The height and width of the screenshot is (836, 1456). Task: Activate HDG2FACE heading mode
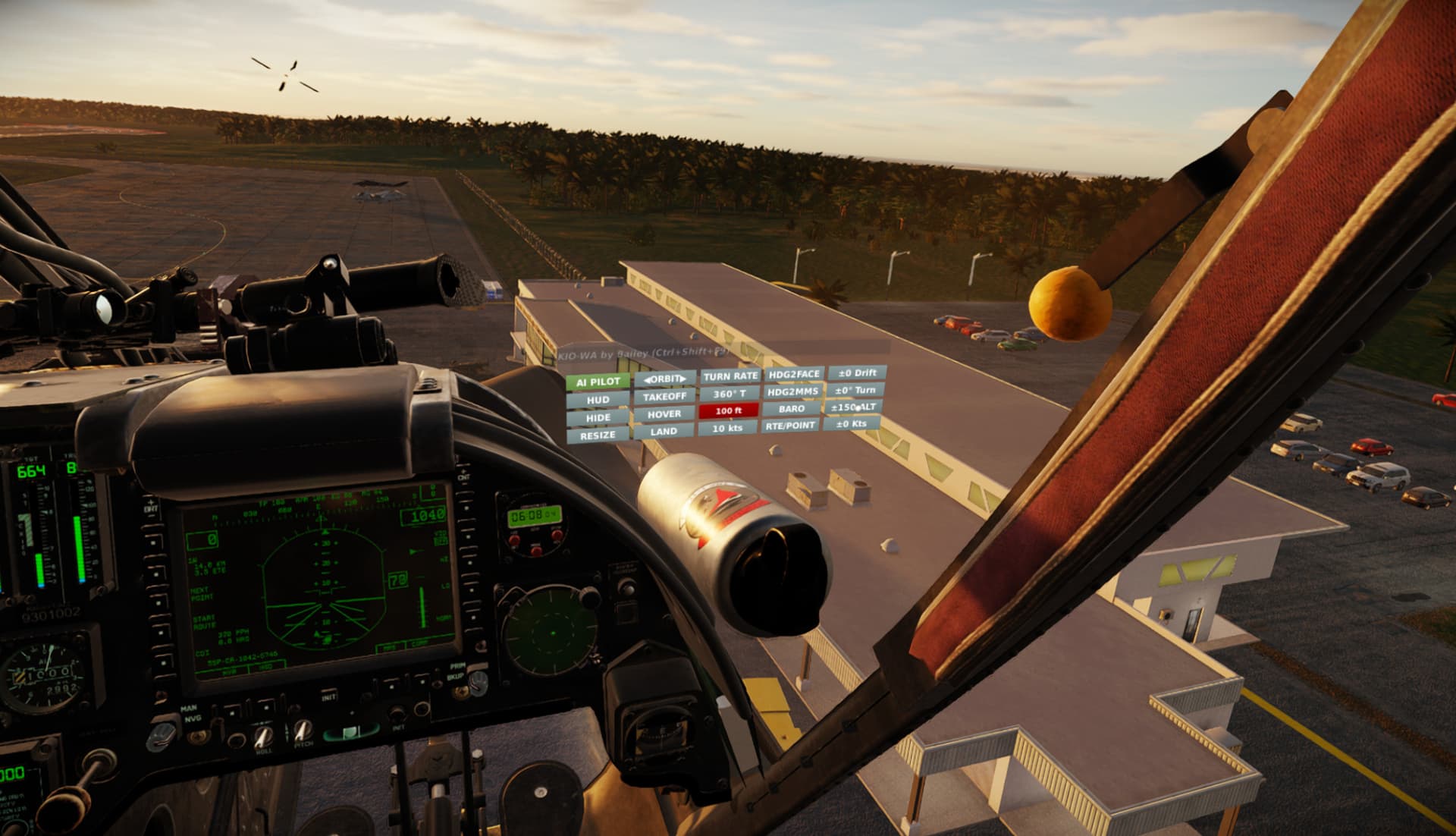pos(793,374)
